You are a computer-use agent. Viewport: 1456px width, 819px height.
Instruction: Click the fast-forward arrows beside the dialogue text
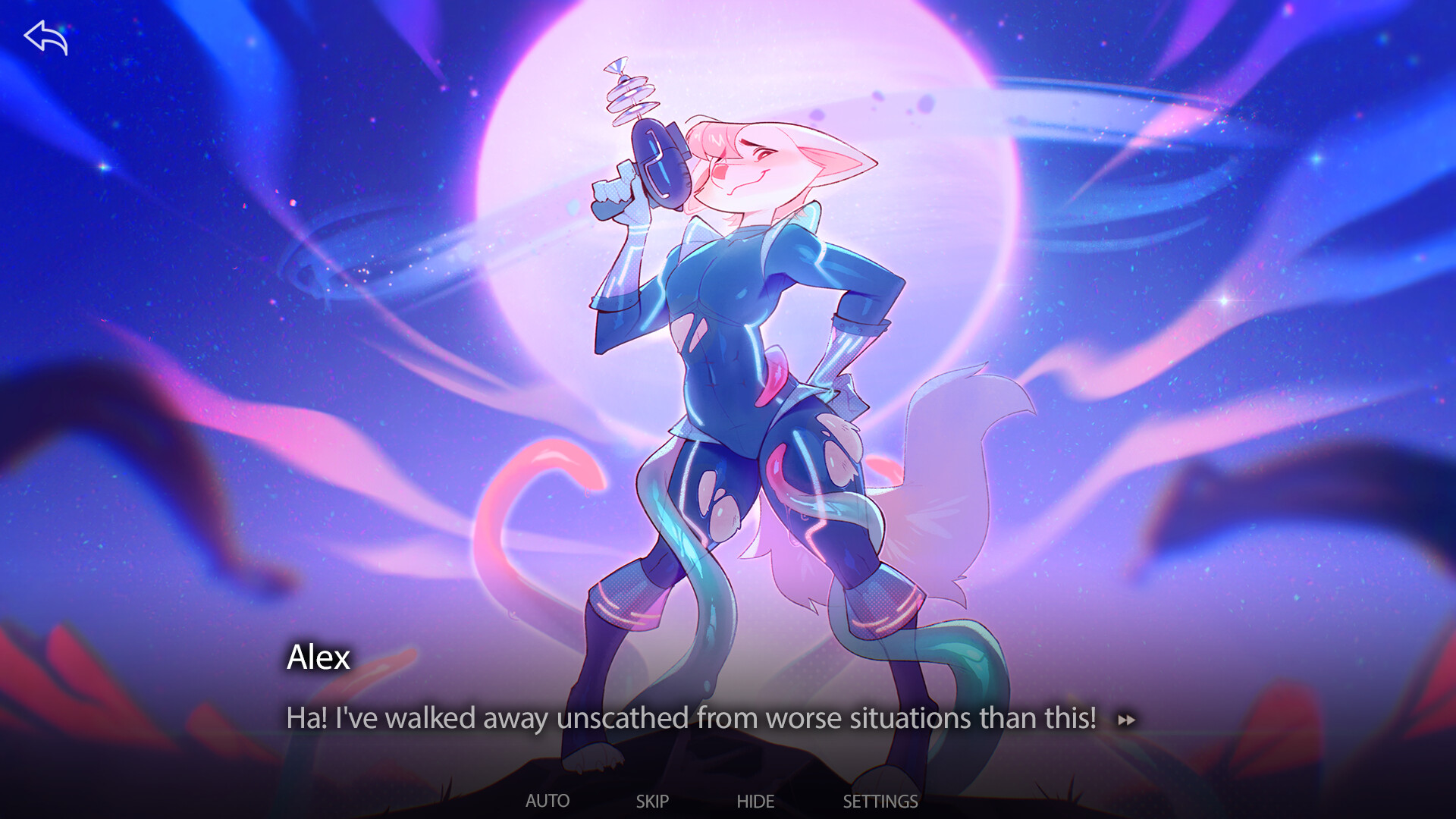1128,721
